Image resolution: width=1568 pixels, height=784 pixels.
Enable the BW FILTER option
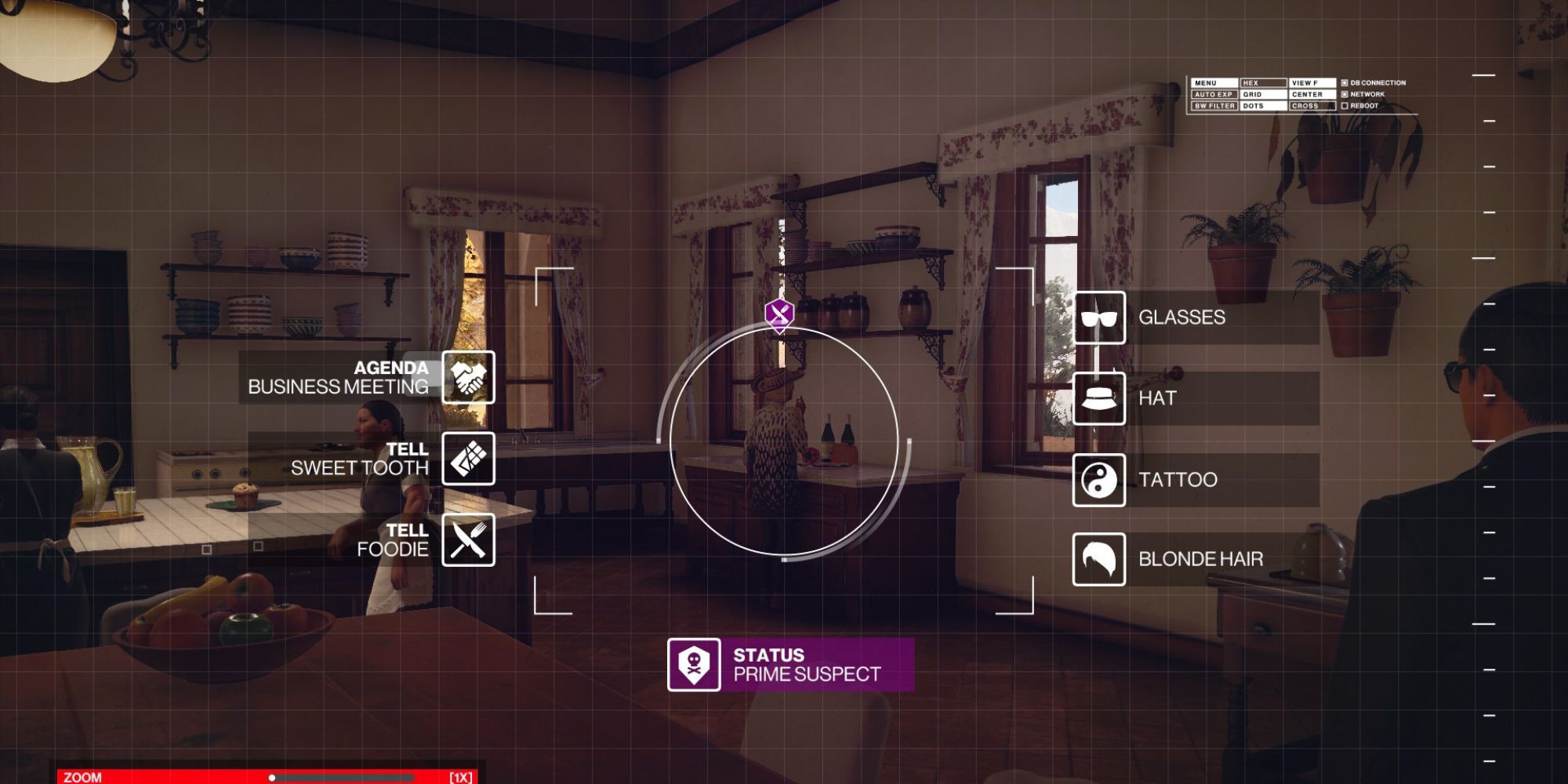tap(1214, 106)
